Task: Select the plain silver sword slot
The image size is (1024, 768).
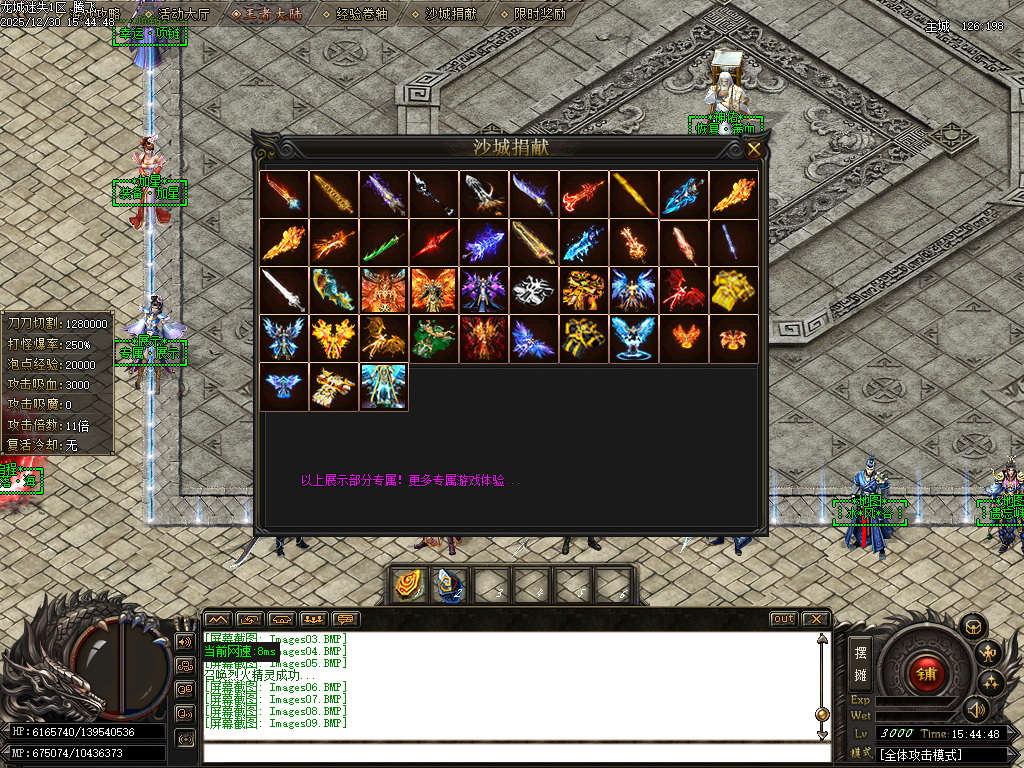Action: point(284,290)
